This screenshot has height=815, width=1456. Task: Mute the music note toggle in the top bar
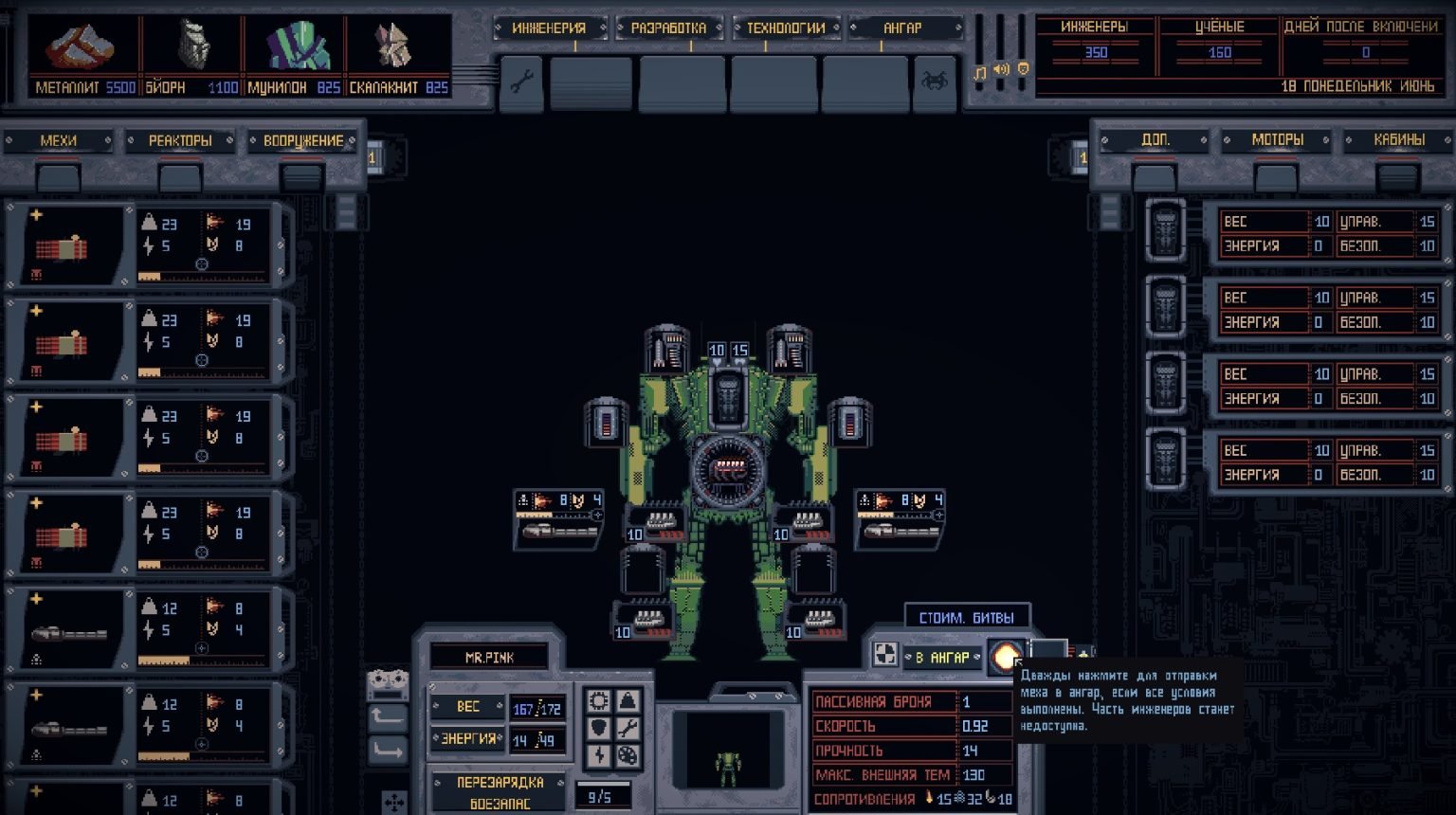(980, 70)
